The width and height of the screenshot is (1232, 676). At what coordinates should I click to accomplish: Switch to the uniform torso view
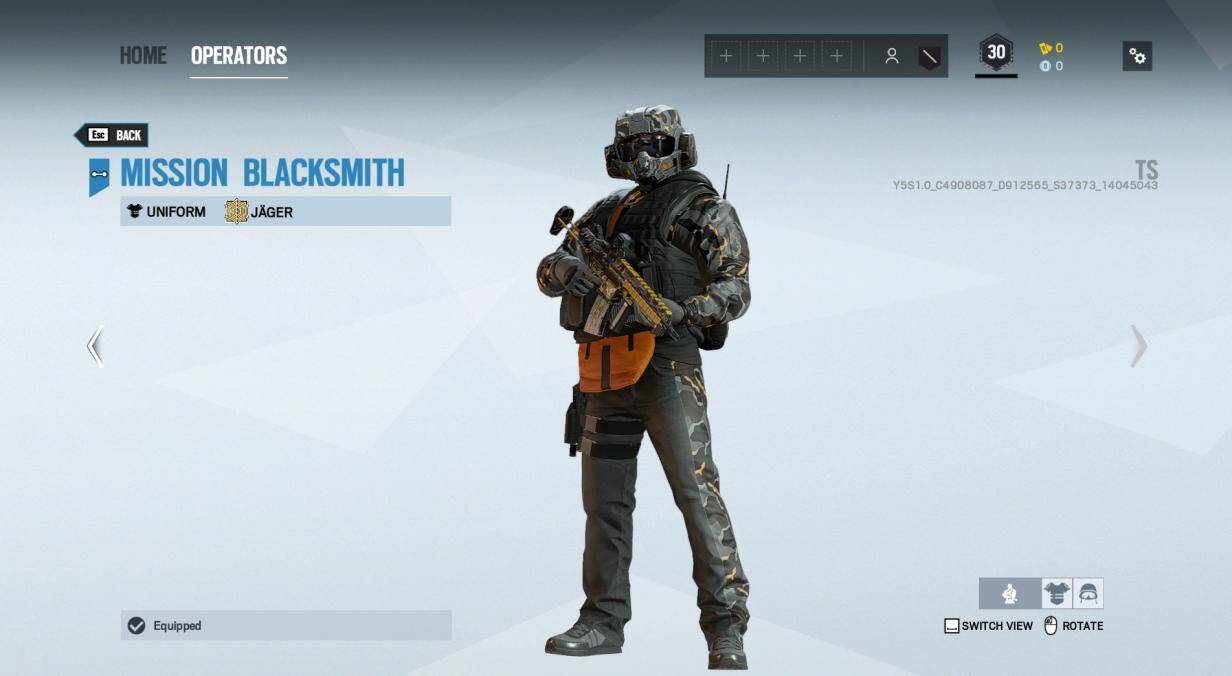[1056, 594]
